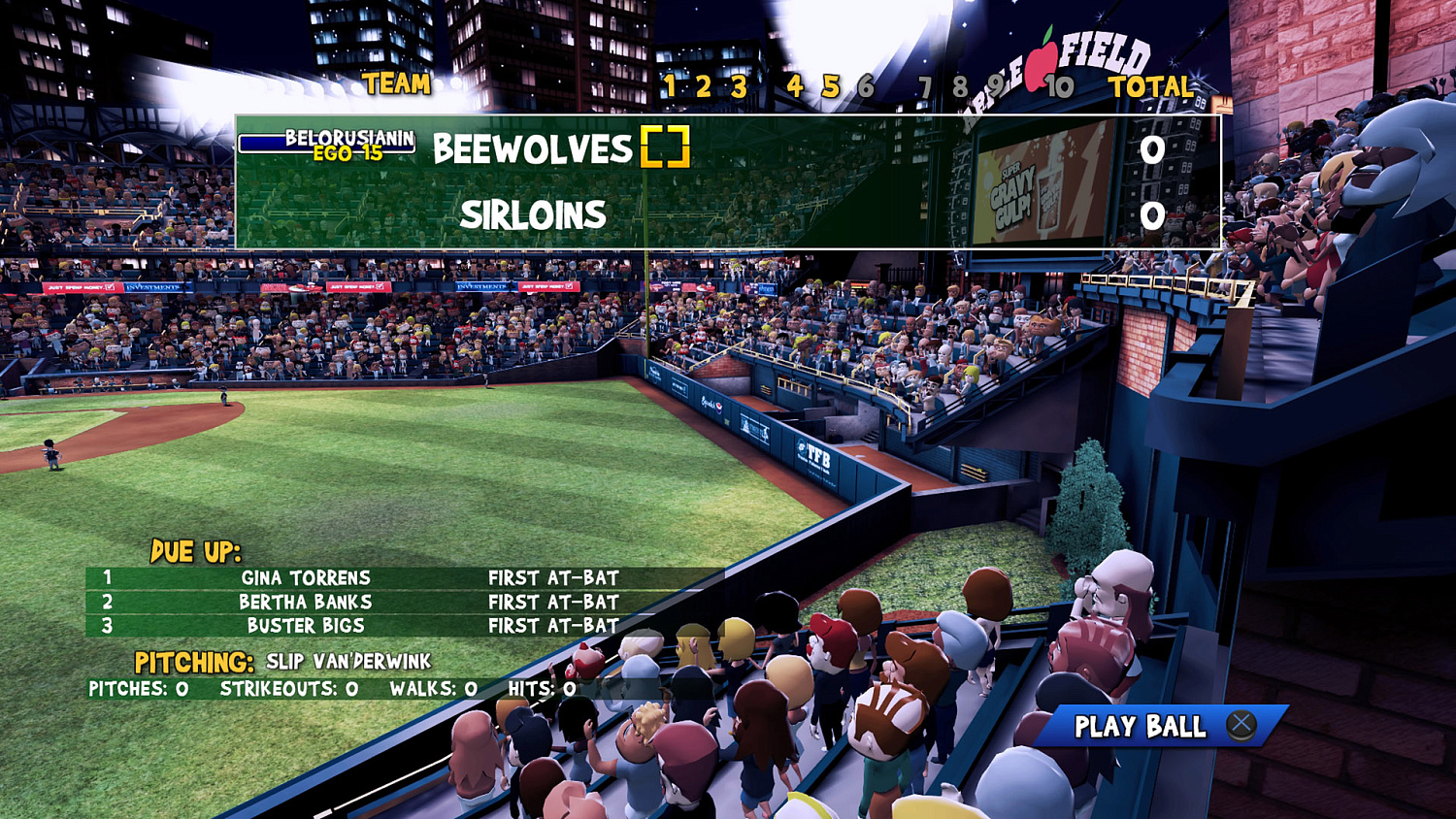Click the STRIKEOUTS: 0 stat field
The width and height of the screenshot is (1456, 819).
click(x=290, y=692)
